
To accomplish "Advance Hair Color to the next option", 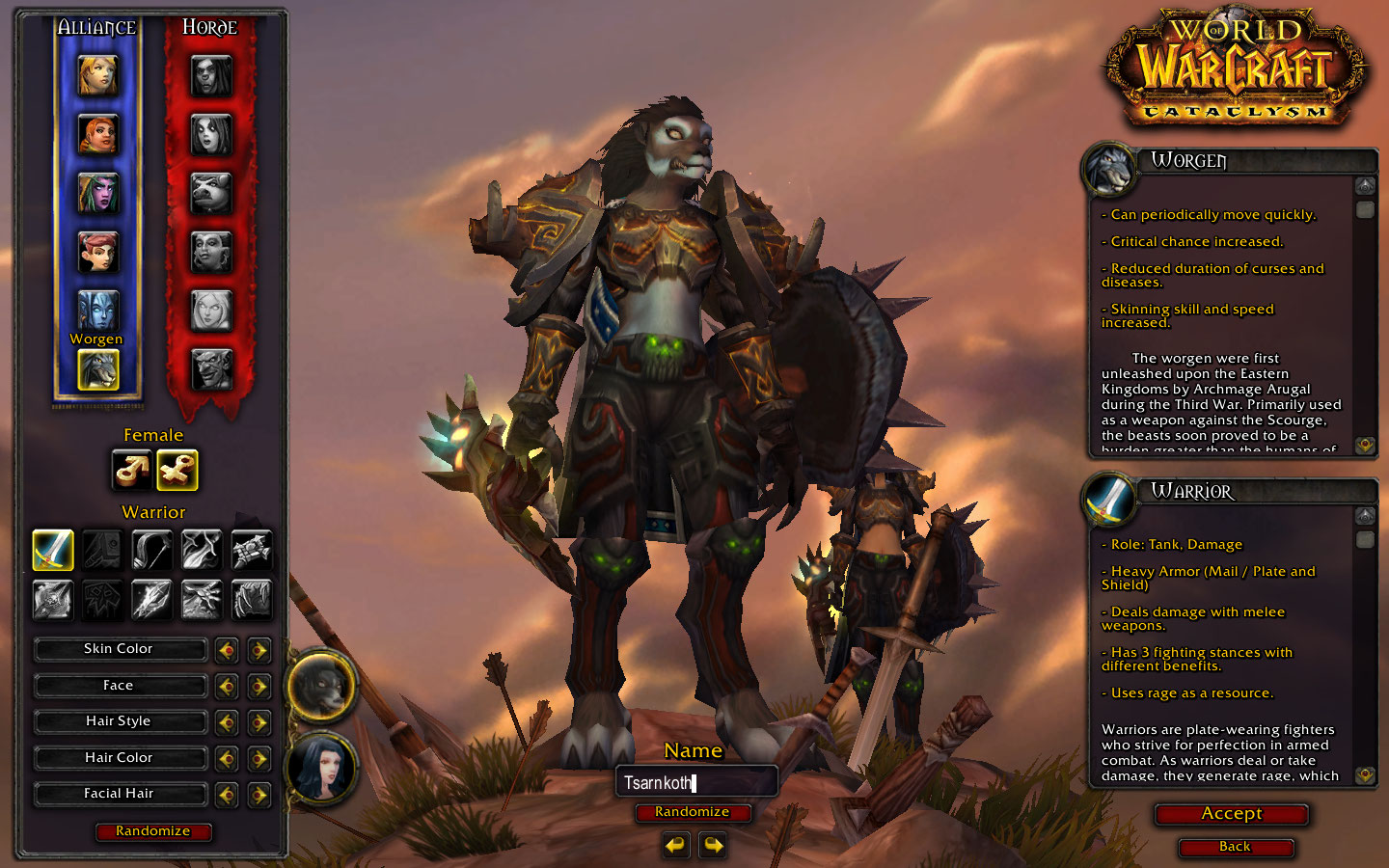I will (259, 759).
